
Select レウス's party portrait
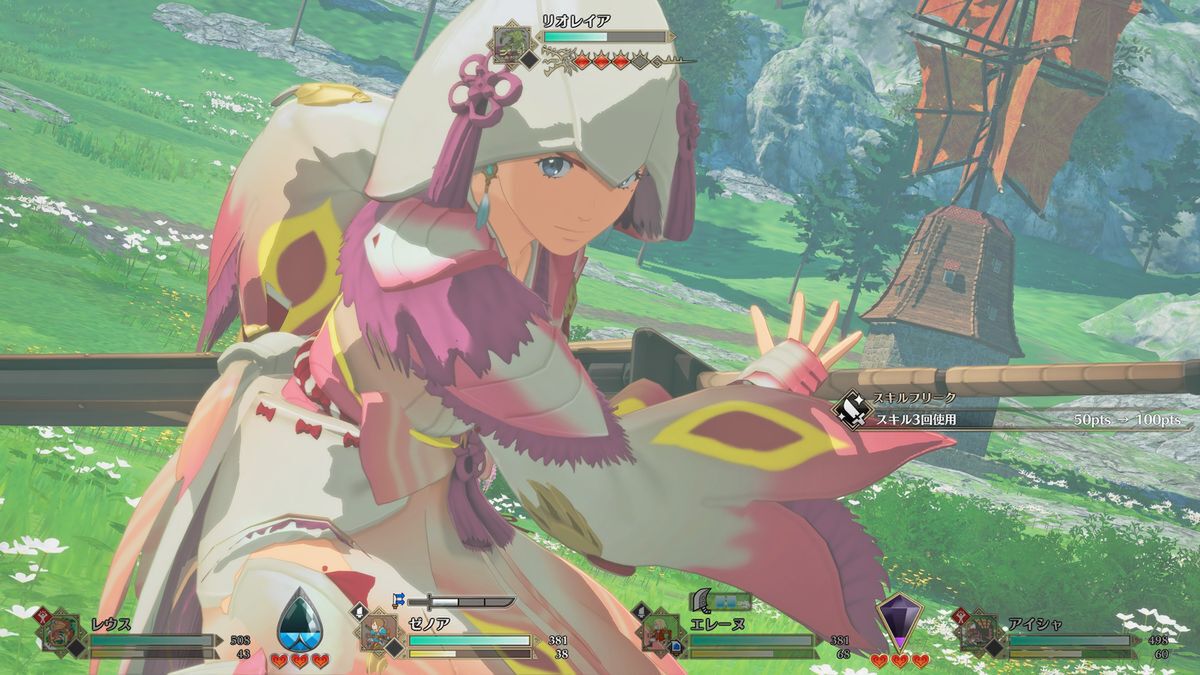pyautogui.click(x=62, y=632)
